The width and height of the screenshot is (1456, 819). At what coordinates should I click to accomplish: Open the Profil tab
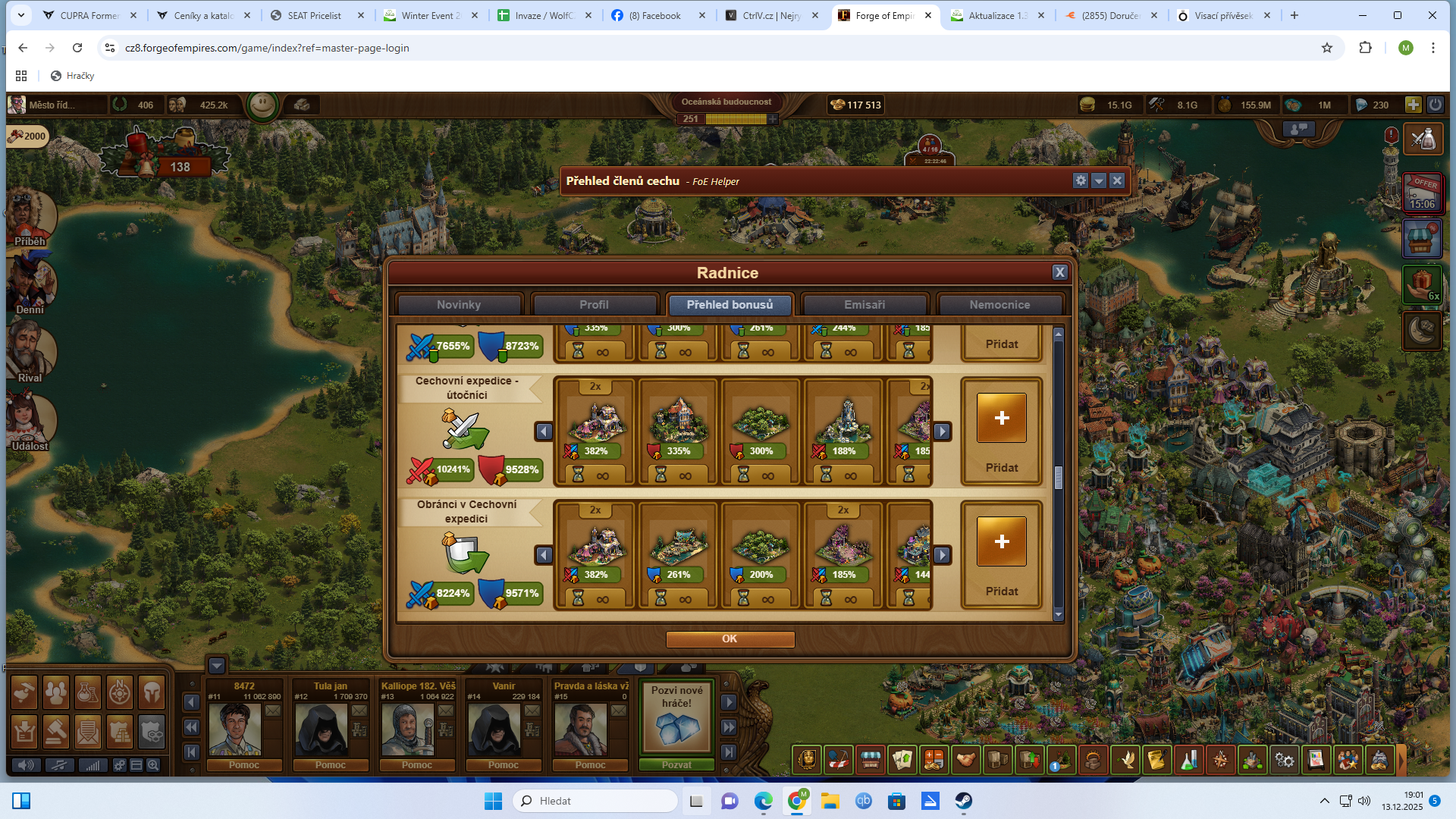tap(594, 305)
